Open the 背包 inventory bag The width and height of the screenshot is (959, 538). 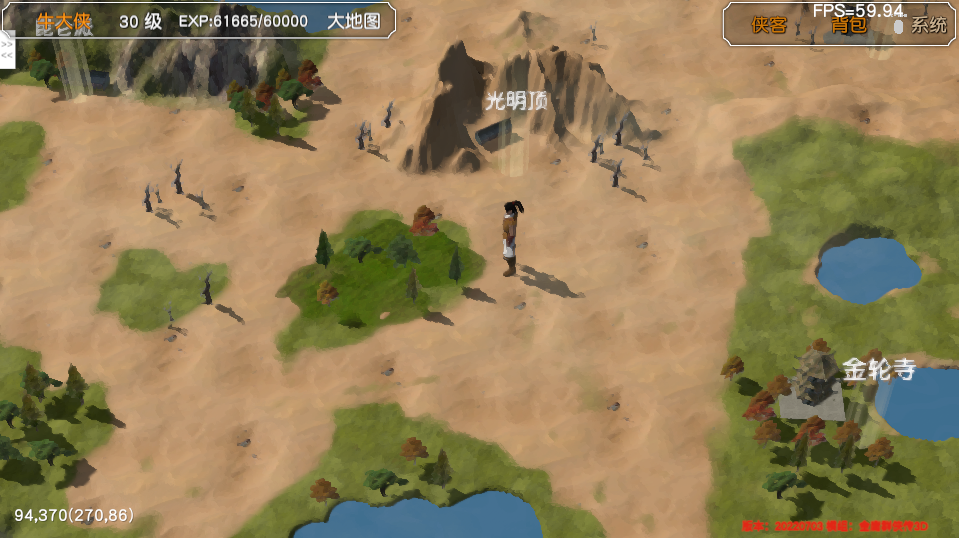(x=849, y=25)
